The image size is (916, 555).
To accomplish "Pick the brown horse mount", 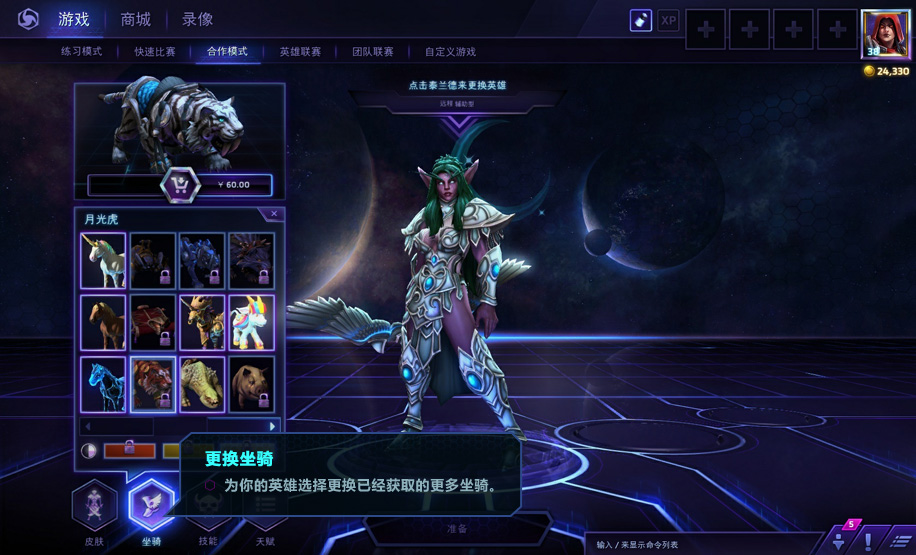I will [x=103, y=322].
